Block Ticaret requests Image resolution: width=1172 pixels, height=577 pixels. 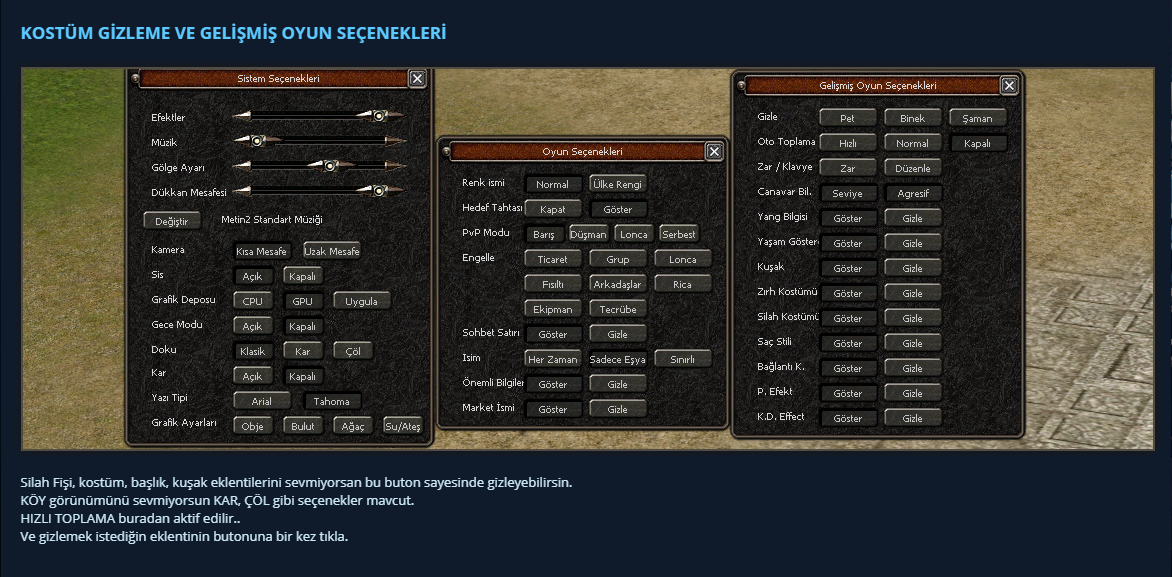pyautogui.click(x=552, y=259)
